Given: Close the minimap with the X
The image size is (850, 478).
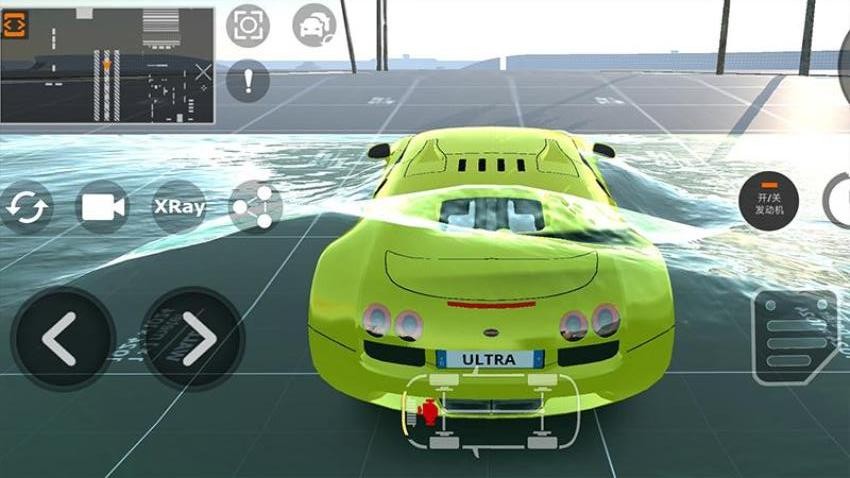Looking at the screenshot, I should coord(203,72).
